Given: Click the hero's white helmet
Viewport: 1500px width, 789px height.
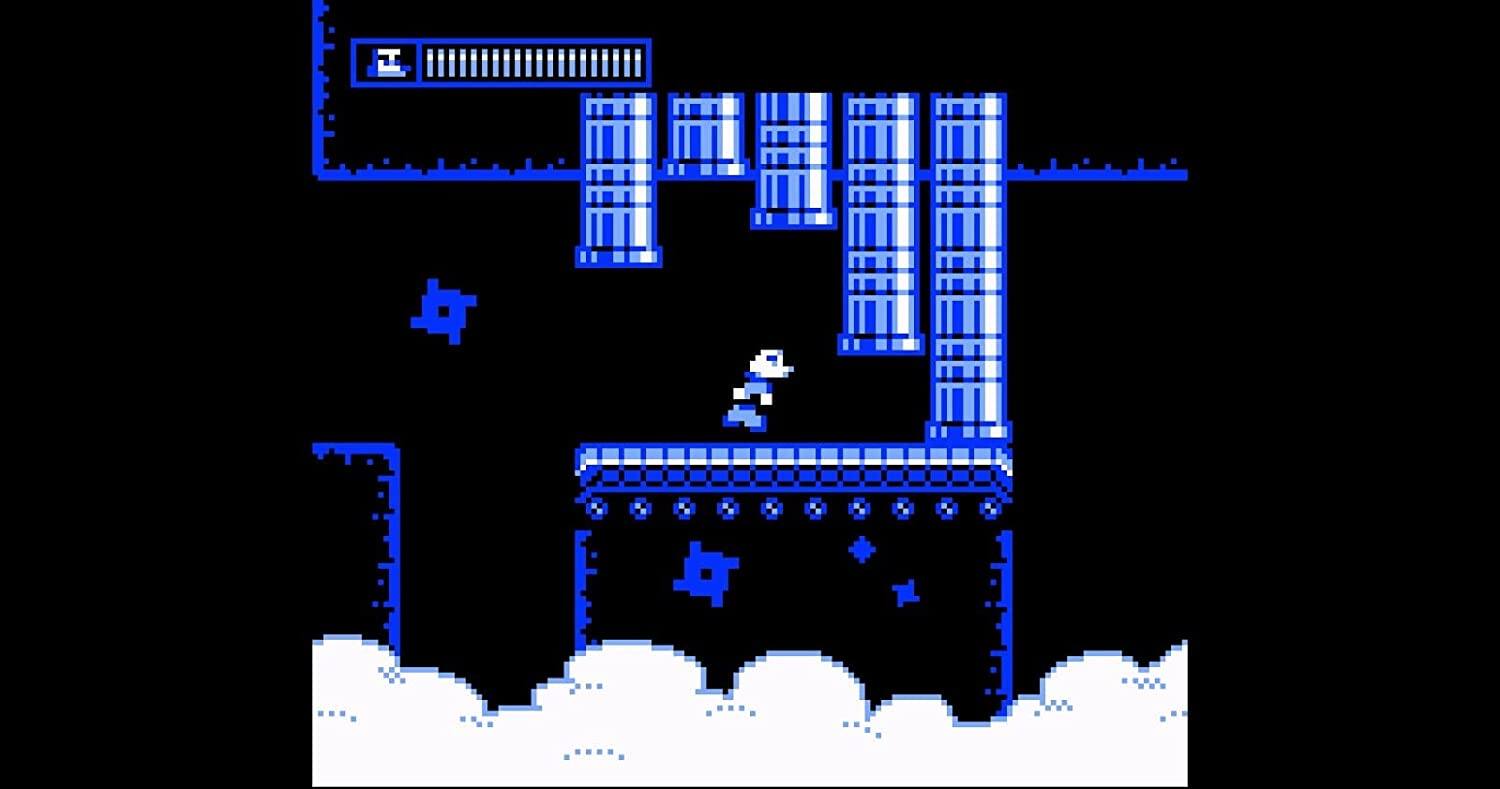Looking at the screenshot, I should [768, 360].
